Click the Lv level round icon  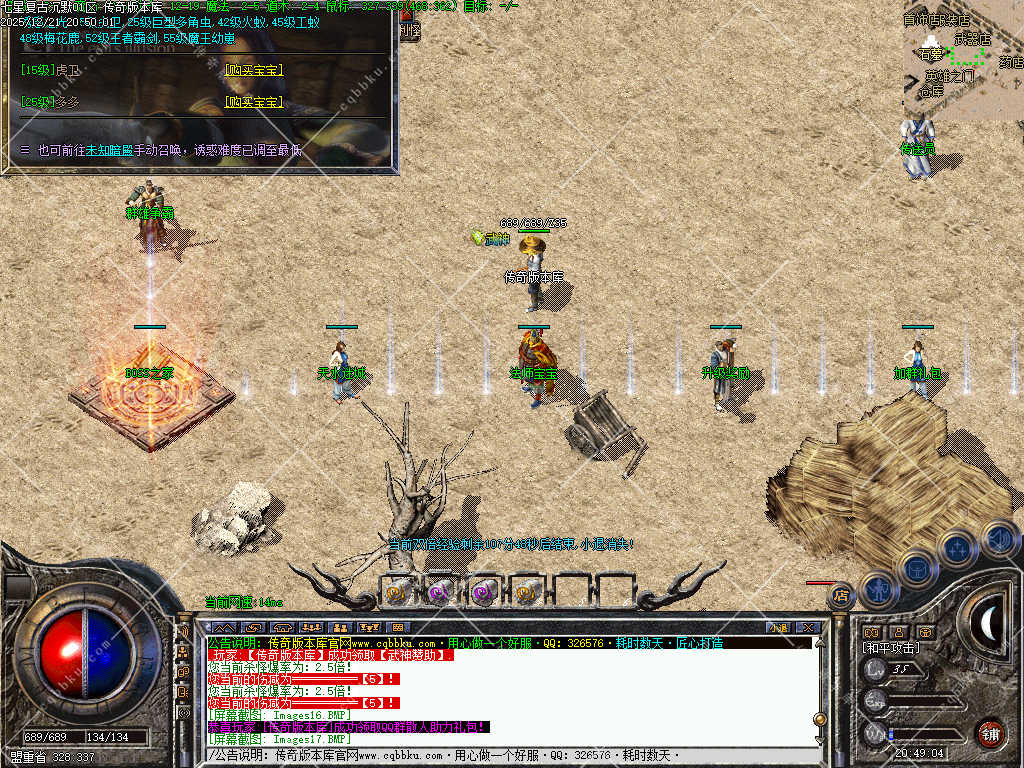click(876, 670)
